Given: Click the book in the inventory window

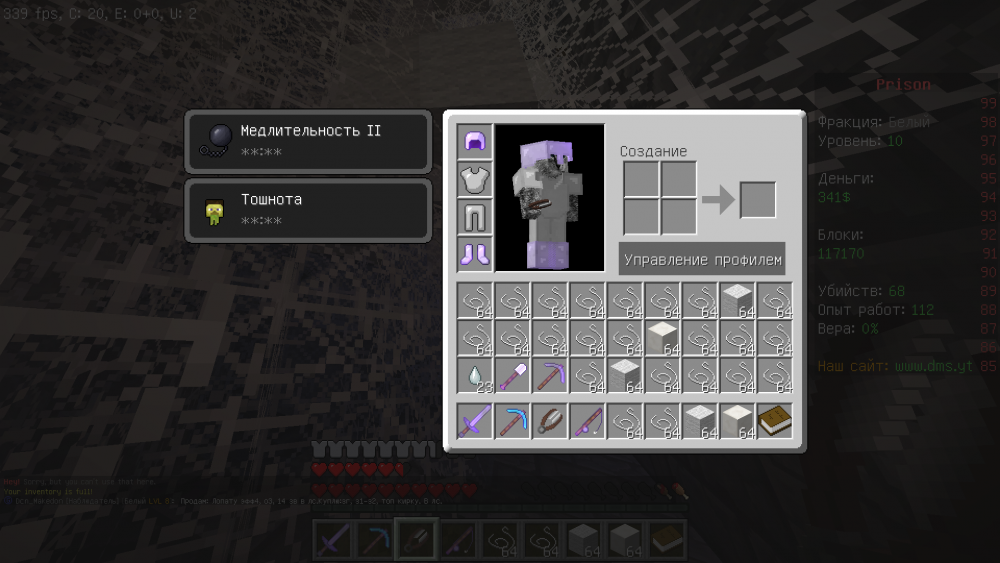Looking at the screenshot, I should tap(775, 421).
